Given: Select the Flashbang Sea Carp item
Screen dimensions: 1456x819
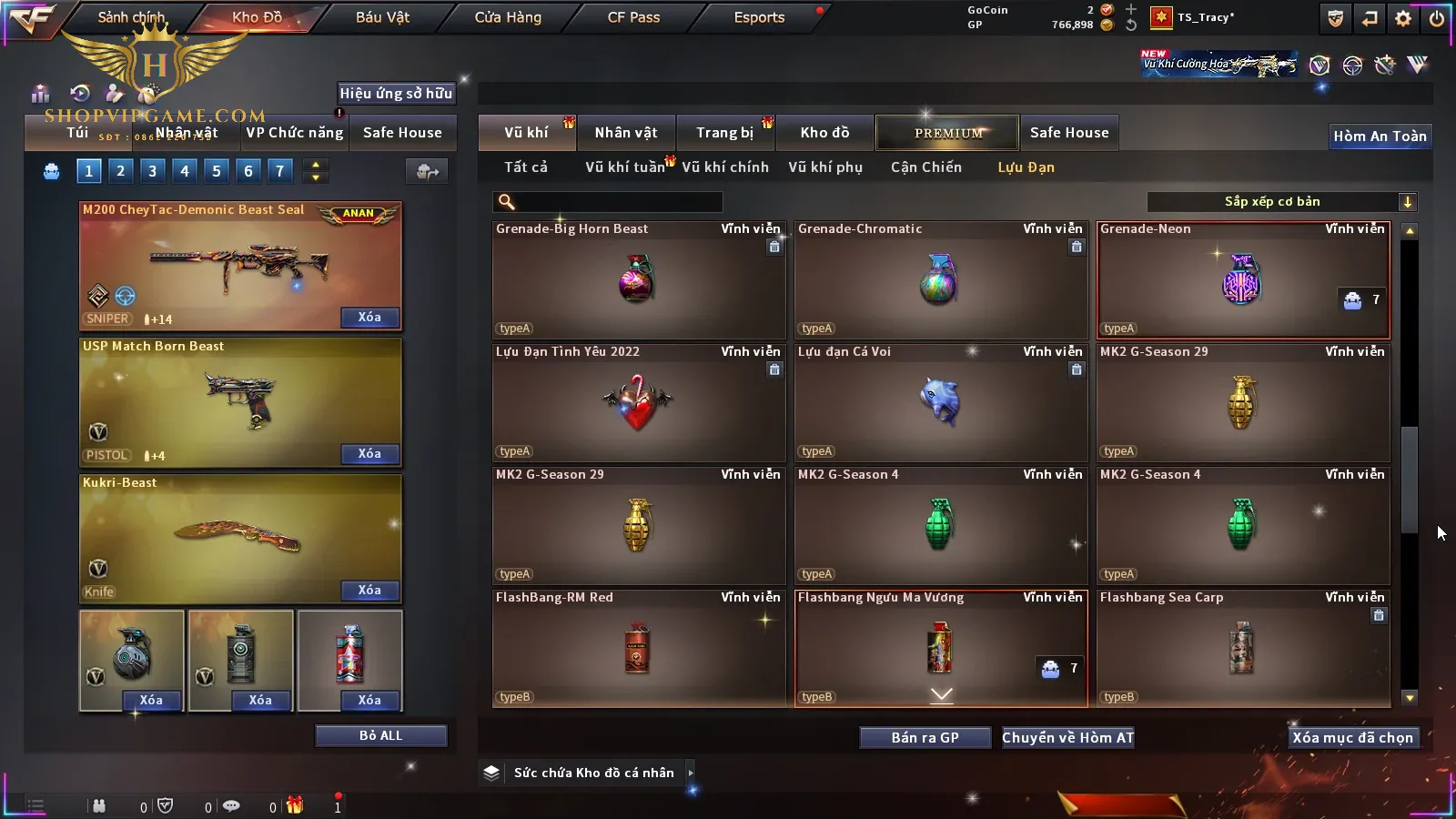Looking at the screenshot, I should [1242, 649].
